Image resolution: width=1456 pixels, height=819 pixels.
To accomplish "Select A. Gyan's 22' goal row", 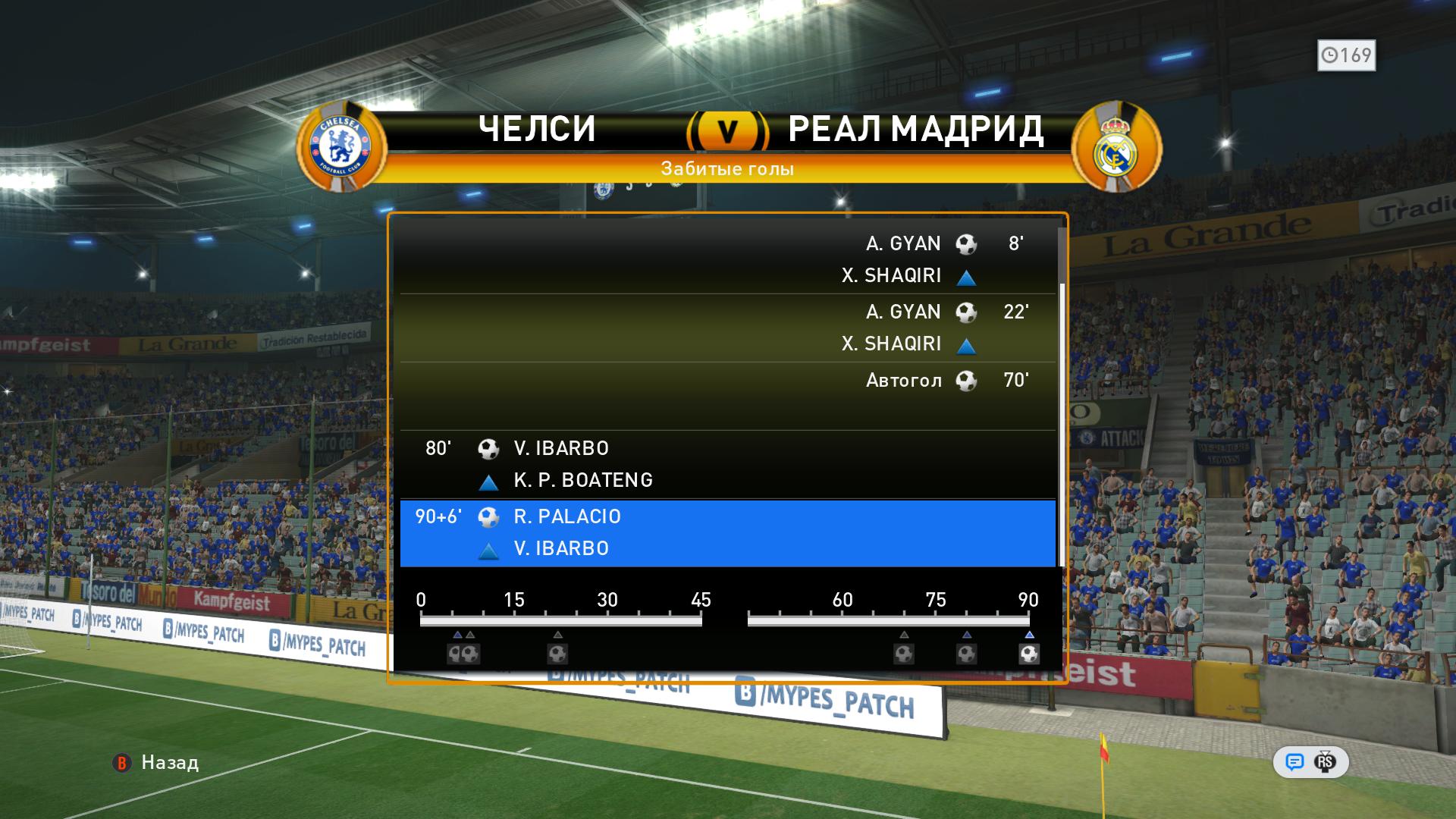I will tap(728, 328).
